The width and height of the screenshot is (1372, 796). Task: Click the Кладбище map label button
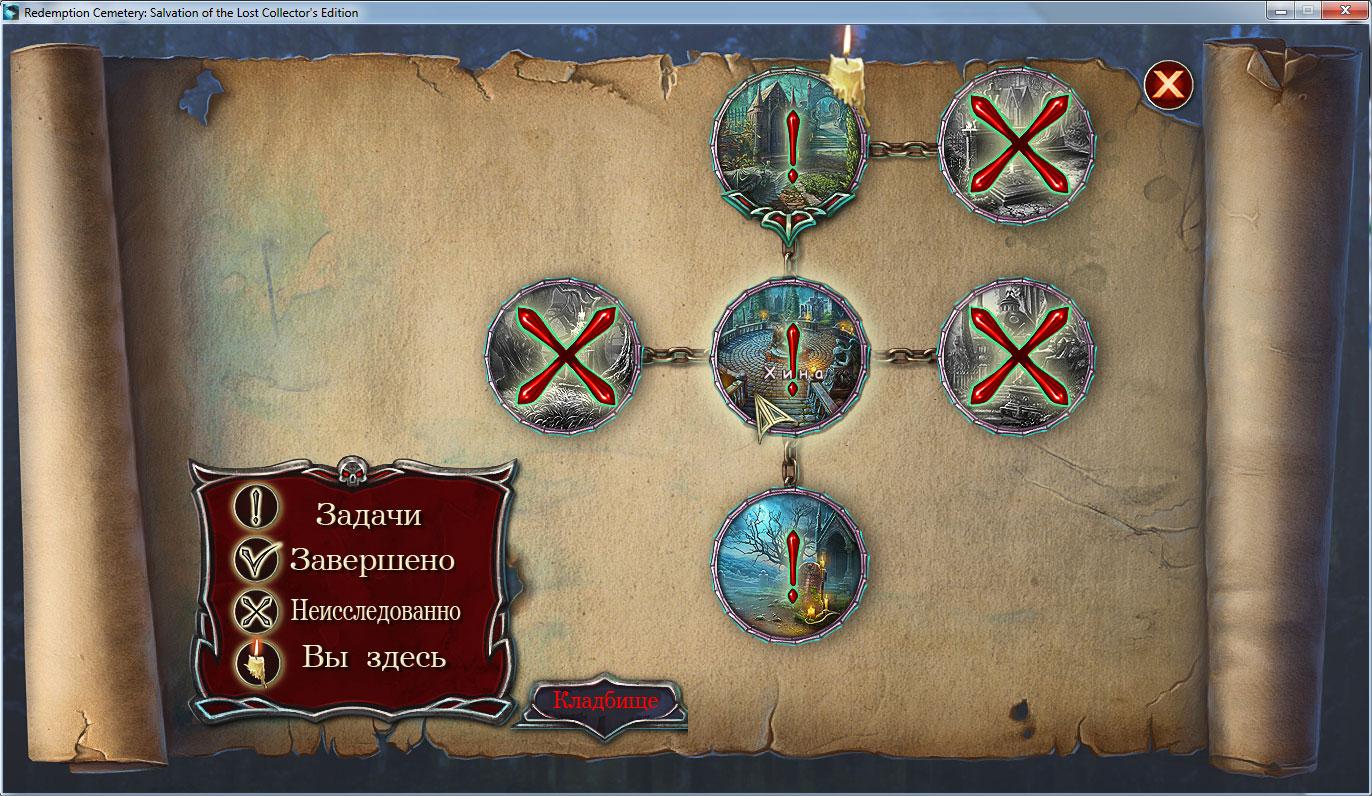click(x=605, y=701)
